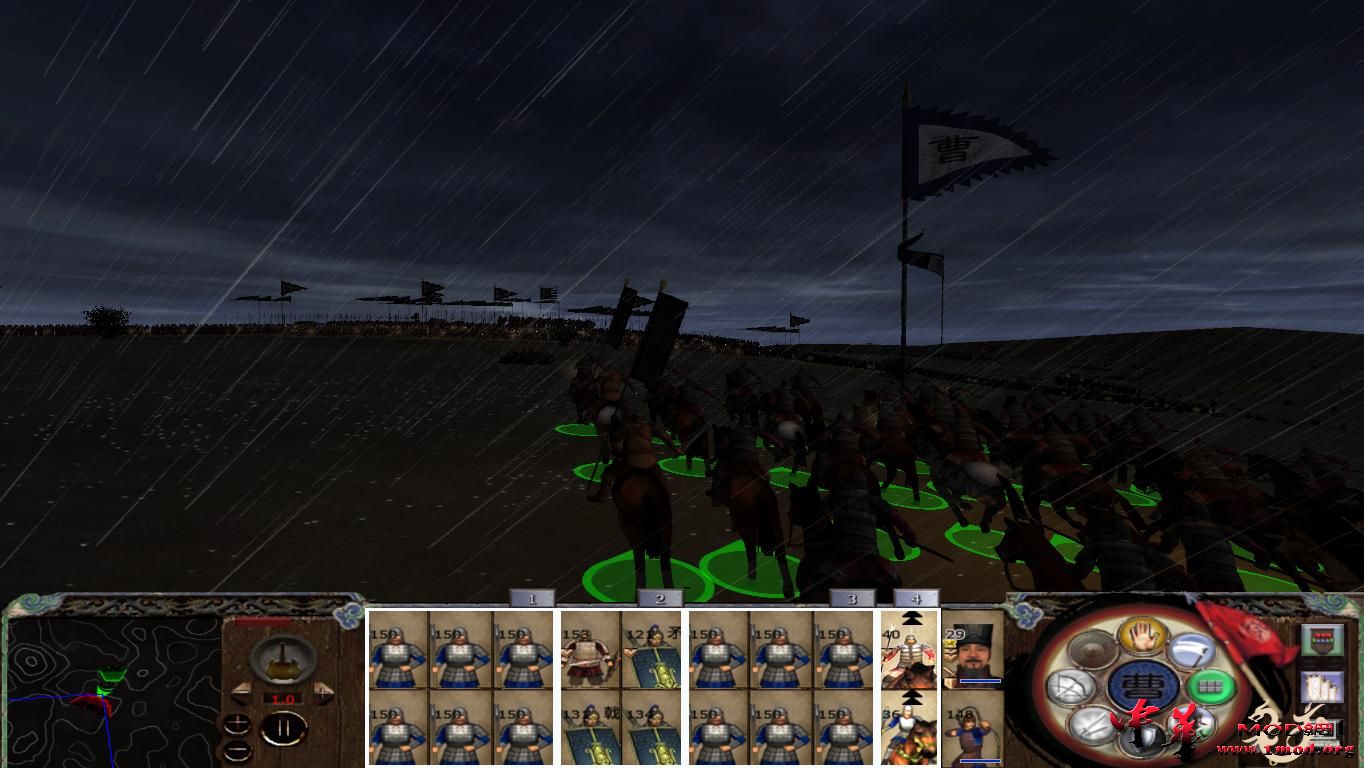Toggle the shield guard mode icon

point(1144,737)
